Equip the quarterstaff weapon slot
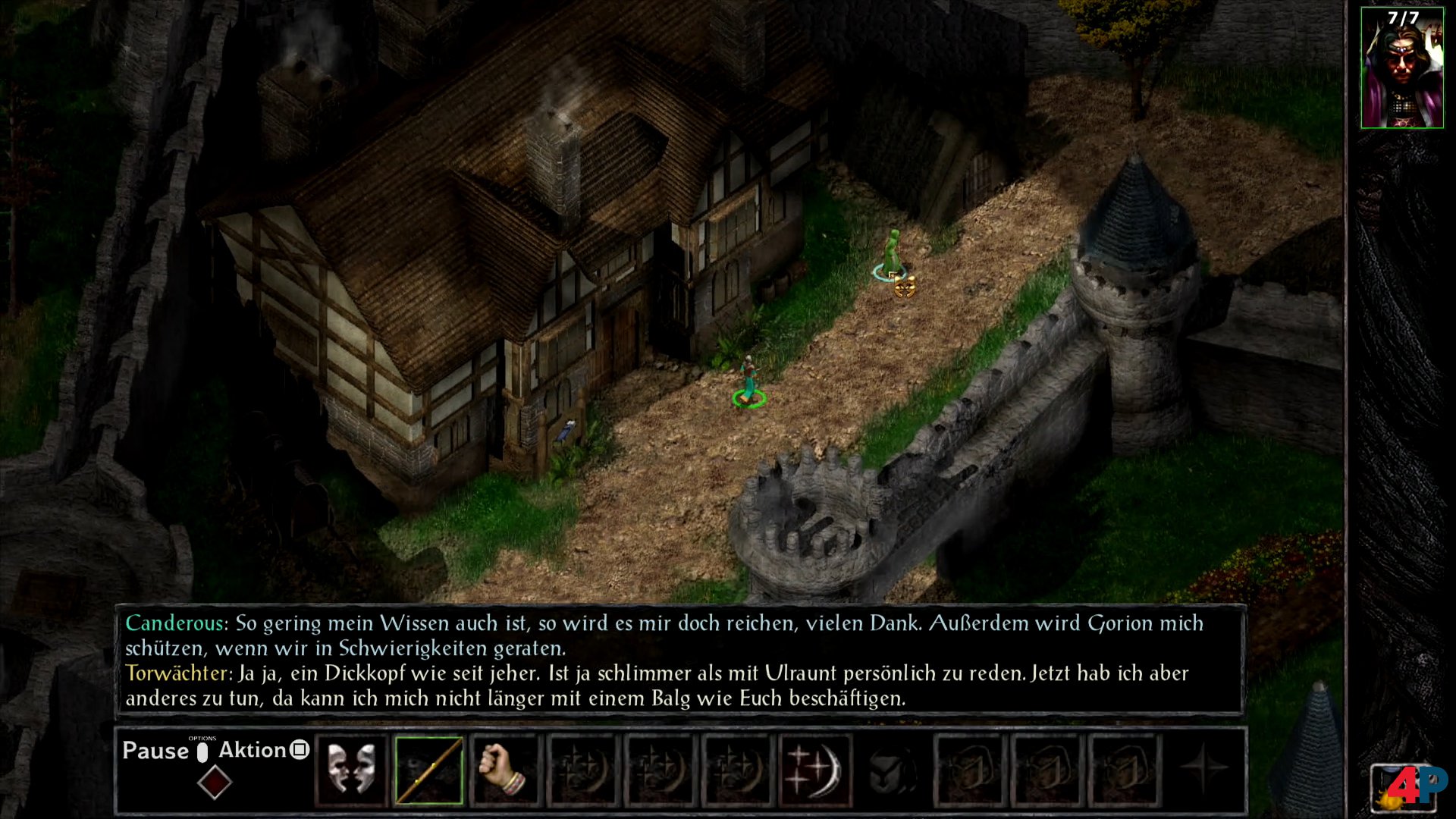 tap(428, 770)
